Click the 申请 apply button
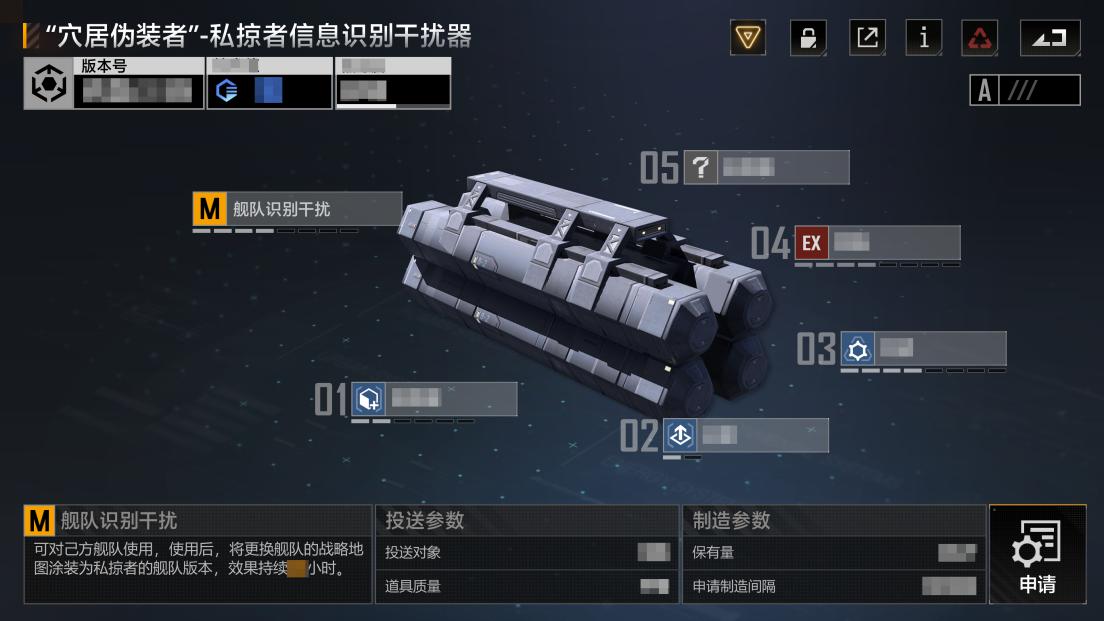 click(1037, 554)
